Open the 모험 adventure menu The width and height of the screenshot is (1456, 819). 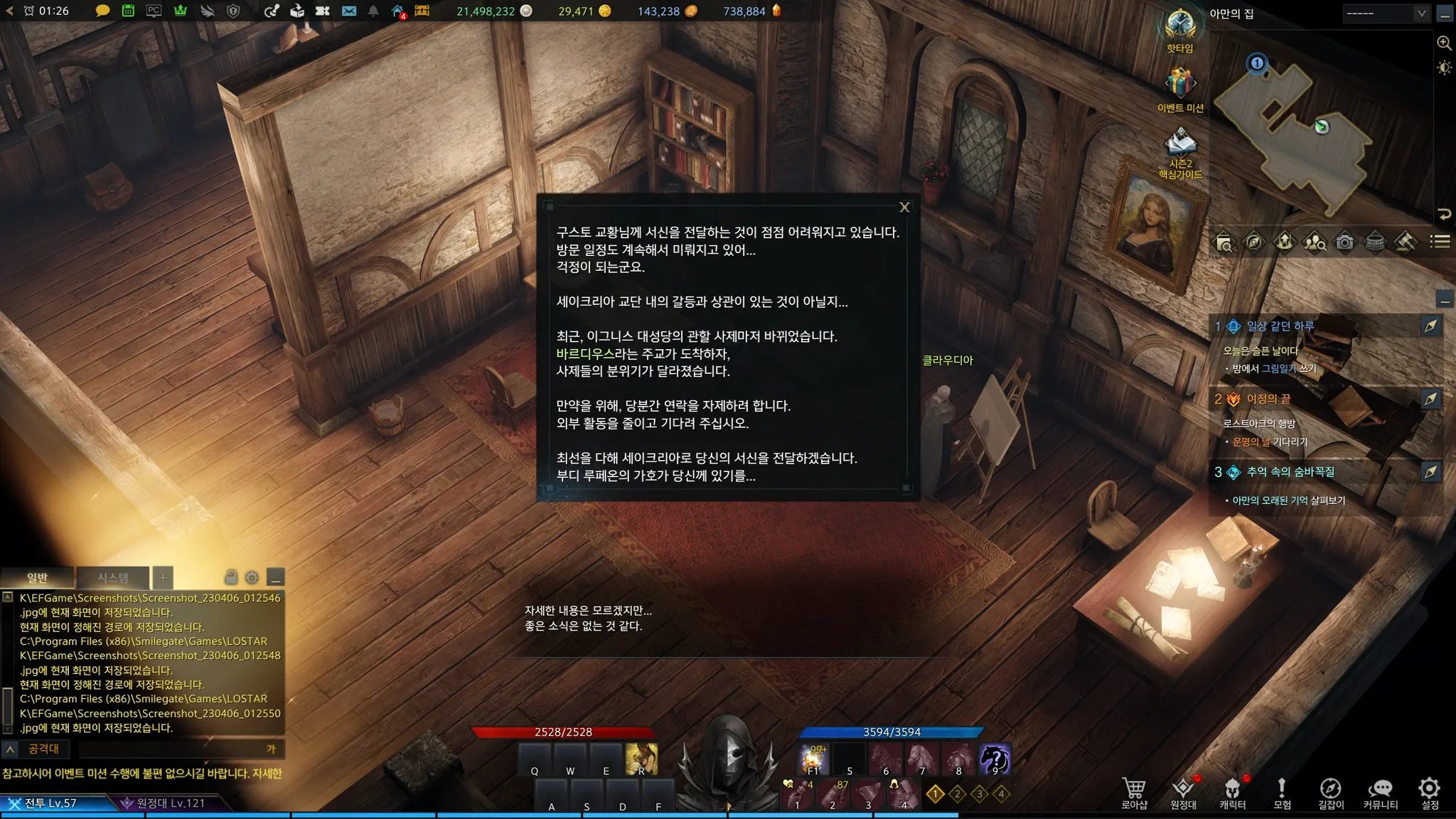pos(1281,792)
